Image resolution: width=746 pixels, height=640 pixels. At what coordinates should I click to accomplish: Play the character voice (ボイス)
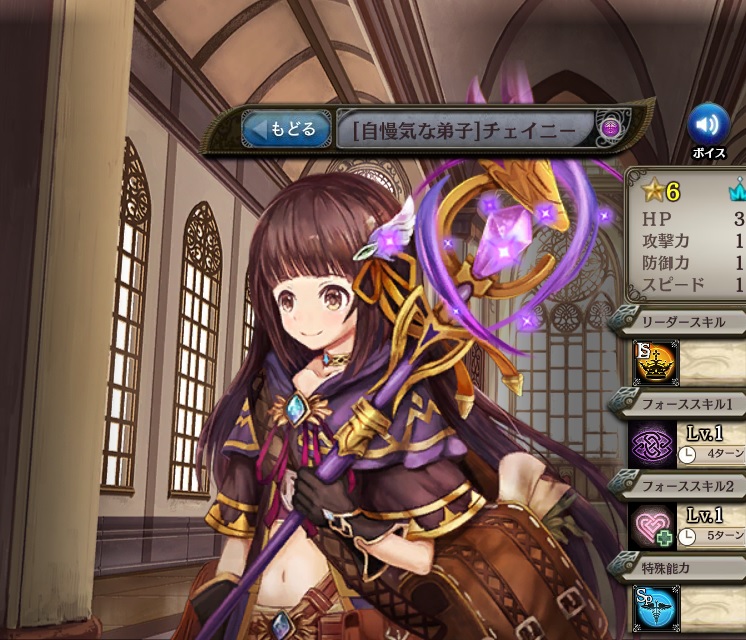(x=708, y=125)
